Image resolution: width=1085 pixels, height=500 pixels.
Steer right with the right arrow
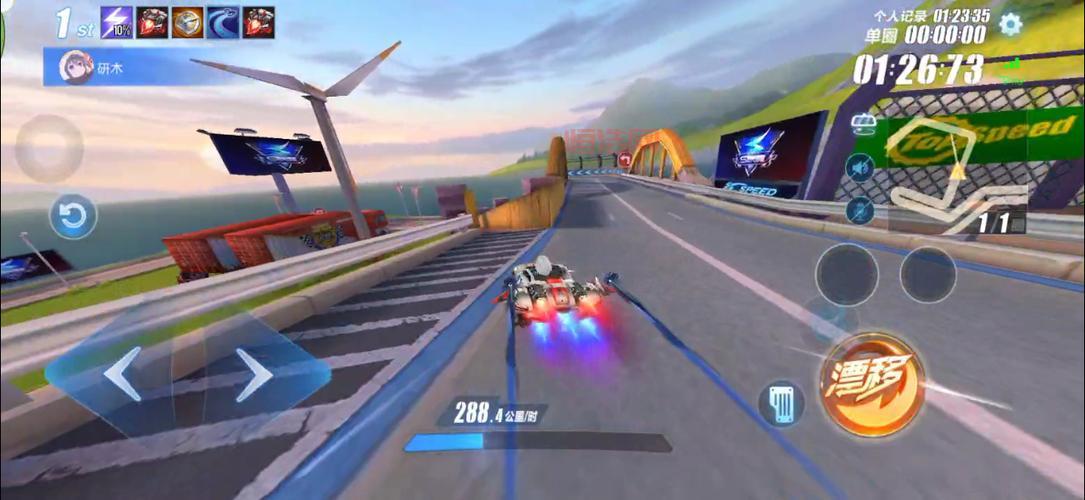[253, 375]
